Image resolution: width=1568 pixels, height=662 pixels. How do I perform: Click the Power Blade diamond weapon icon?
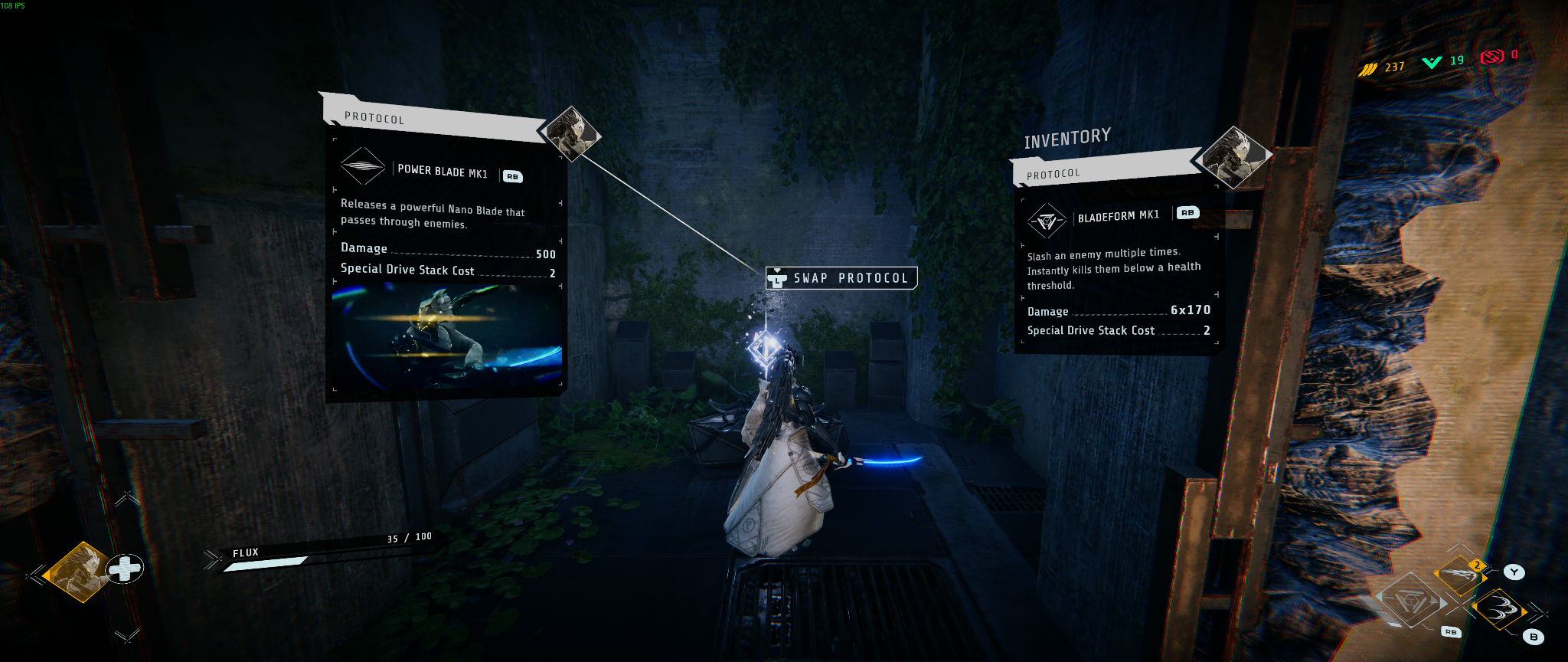[362, 166]
